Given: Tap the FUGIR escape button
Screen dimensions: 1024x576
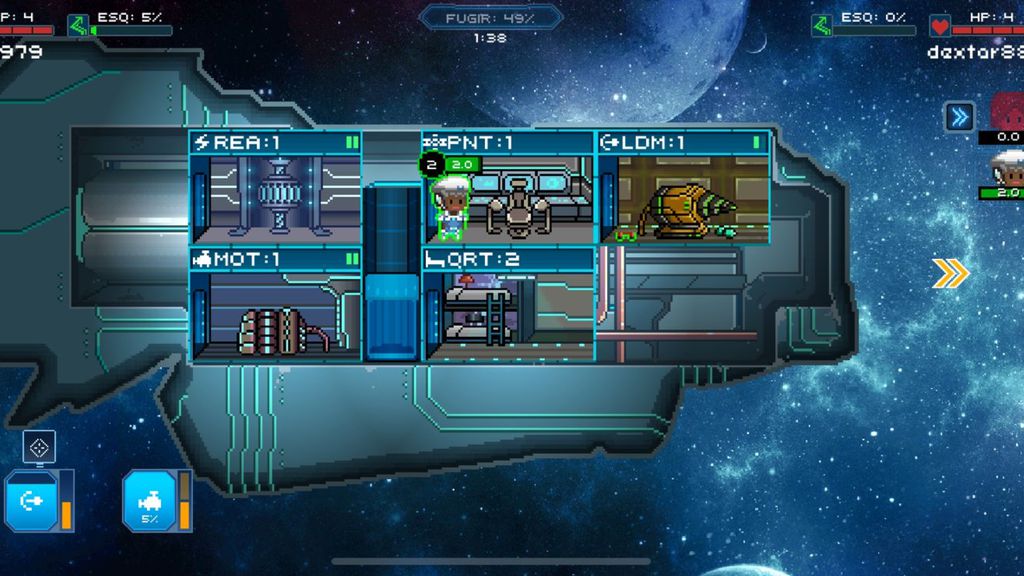Looking at the screenshot, I should click(x=490, y=17).
